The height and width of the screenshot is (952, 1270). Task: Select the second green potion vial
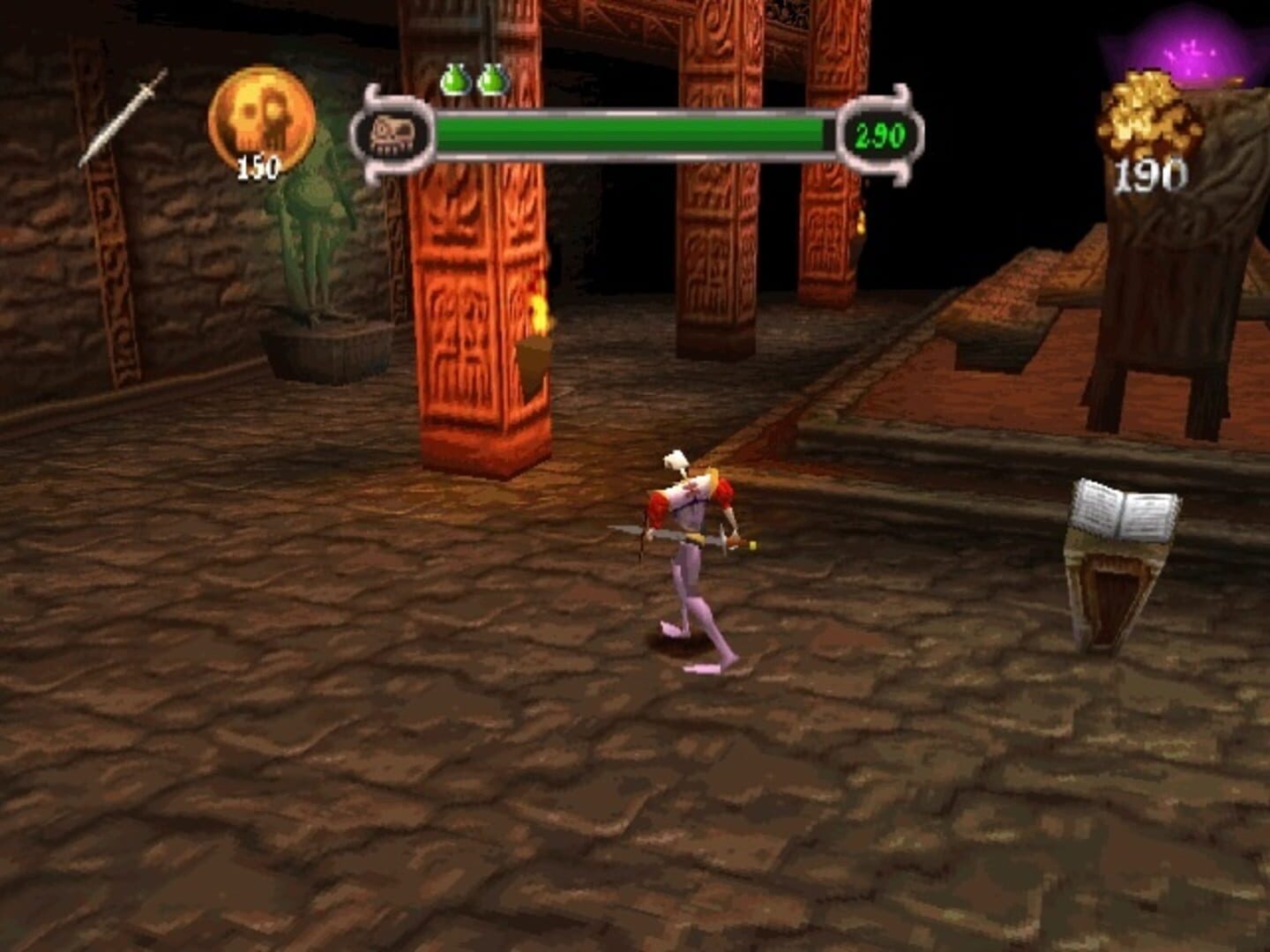(494, 80)
